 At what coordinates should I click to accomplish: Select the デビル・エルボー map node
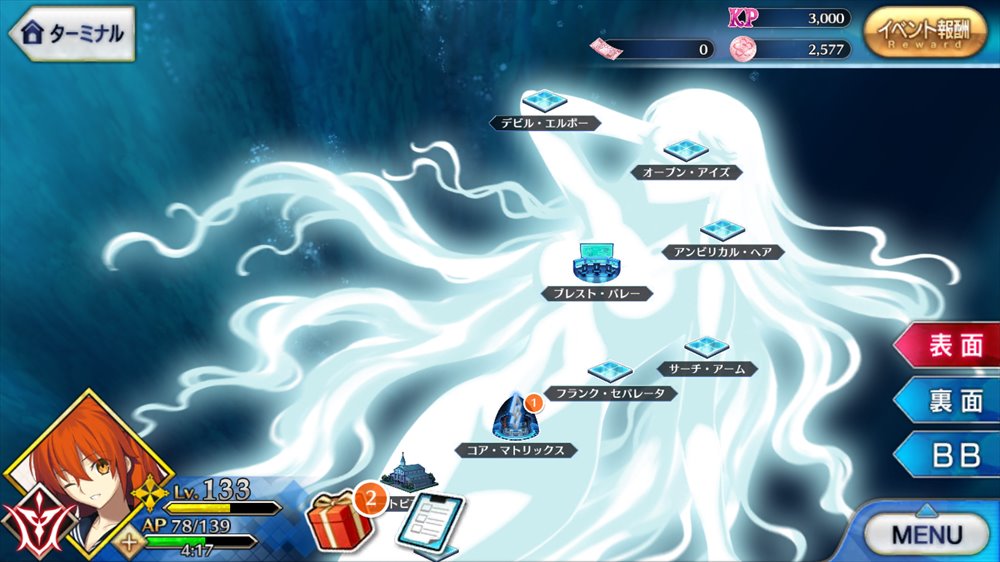tap(545, 101)
